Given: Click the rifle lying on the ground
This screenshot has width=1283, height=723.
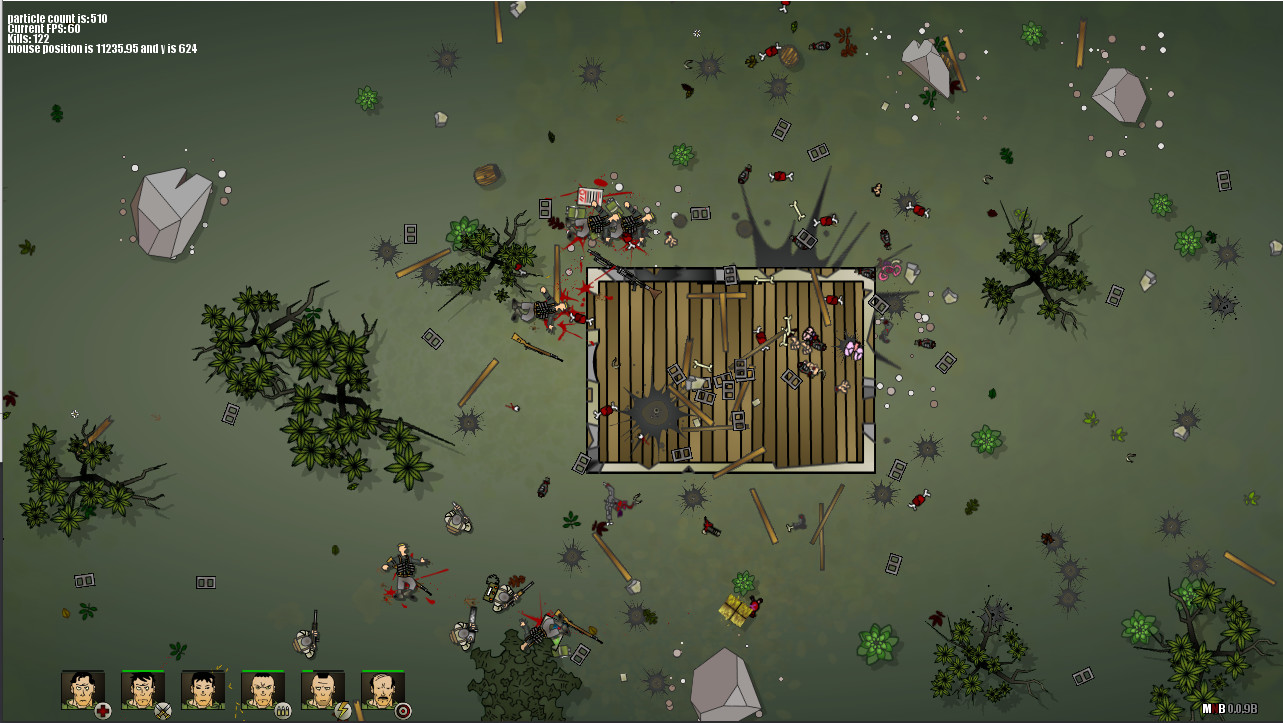Looking at the screenshot, I should pyautogui.click(x=536, y=347).
